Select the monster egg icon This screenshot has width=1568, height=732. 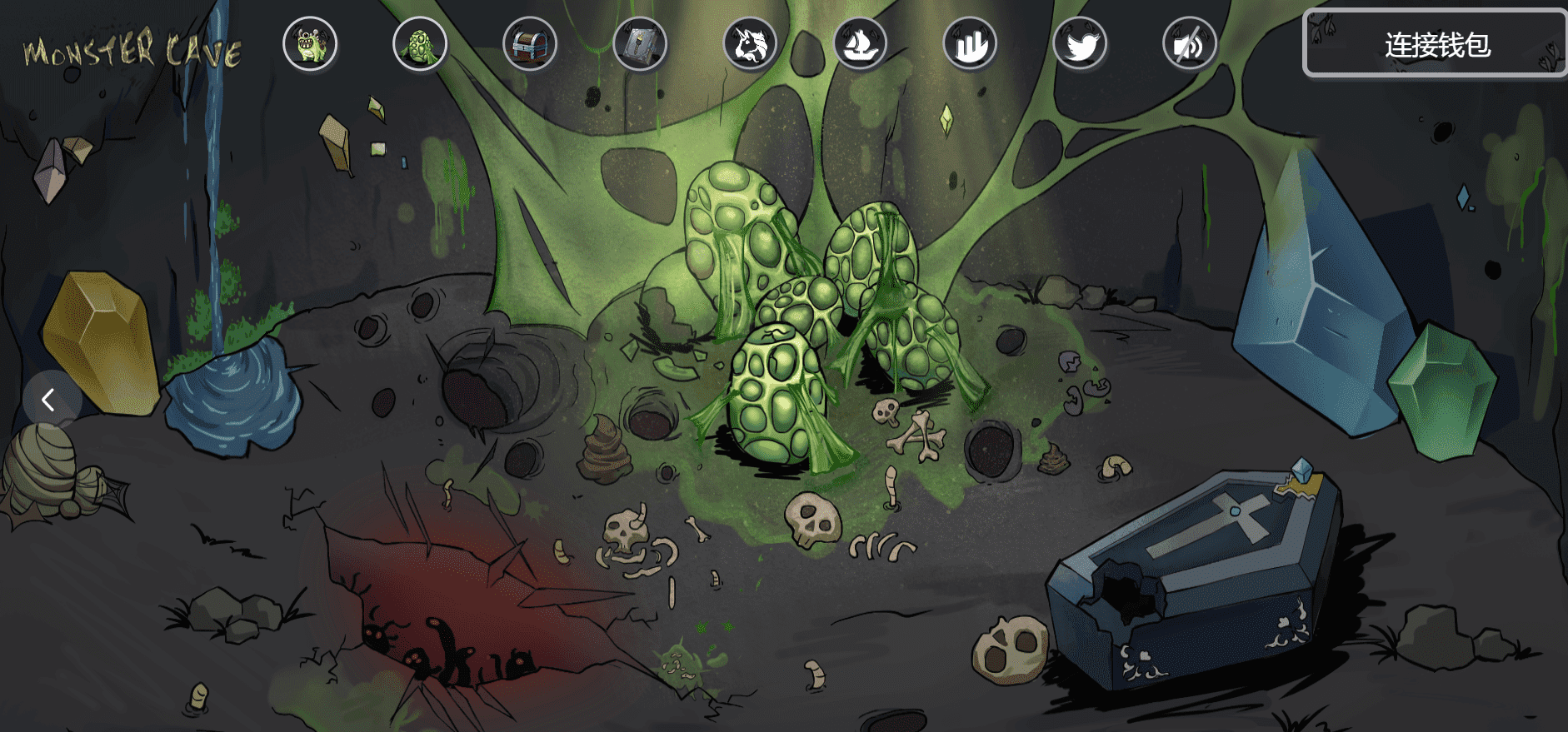click(x=420, y=44)
